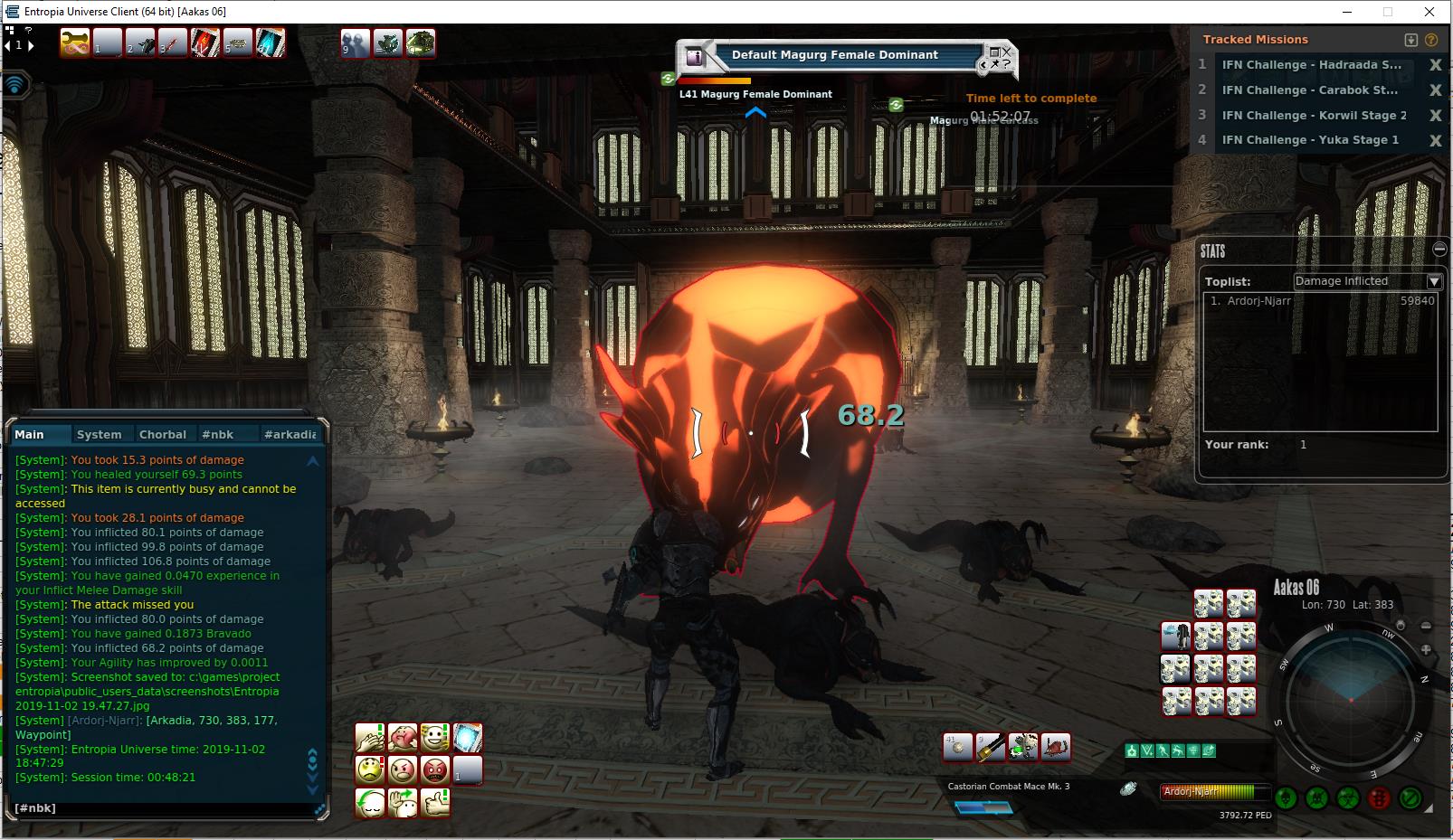Click the red traffic light status icon
This screenshot has width=1453, height=840.
pos(1379,798)
